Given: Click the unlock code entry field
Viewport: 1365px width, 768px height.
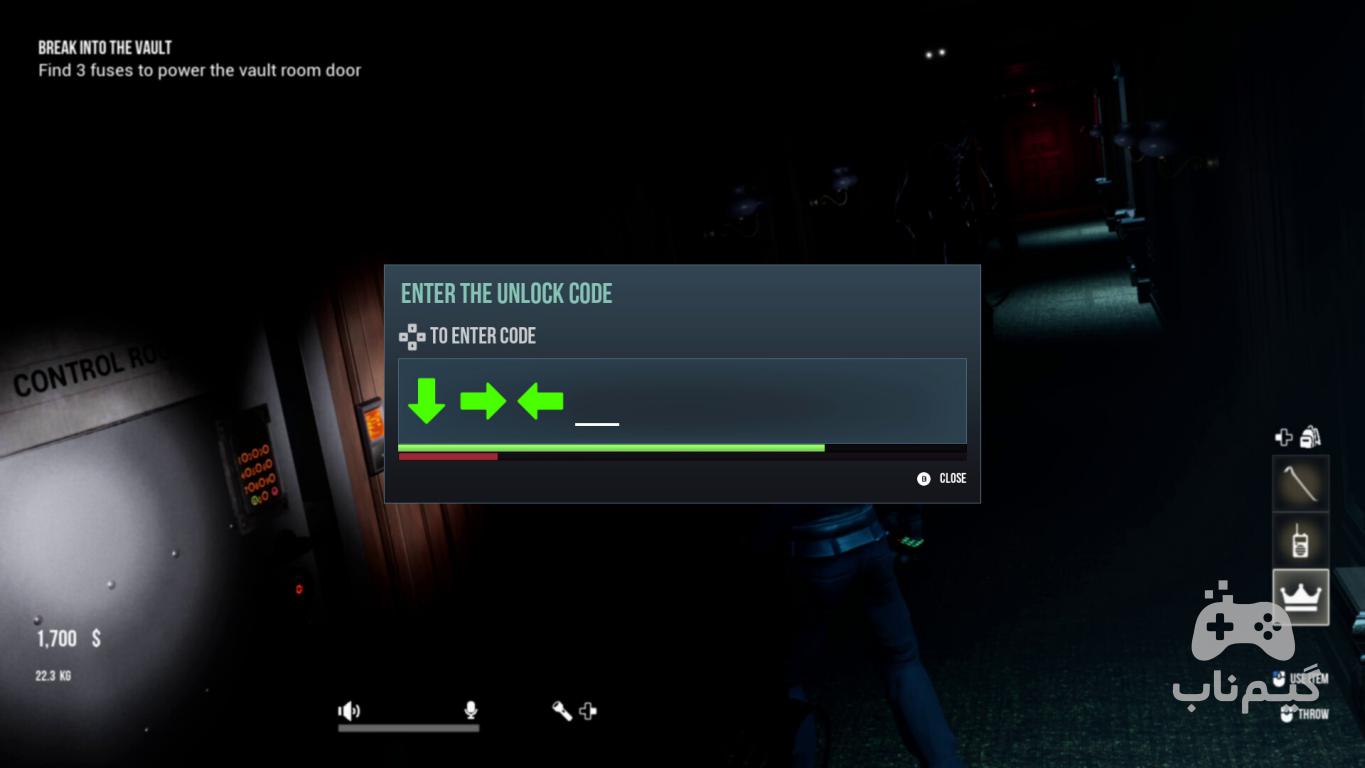Looking at the screenshot, I should (x=682, y=400).
